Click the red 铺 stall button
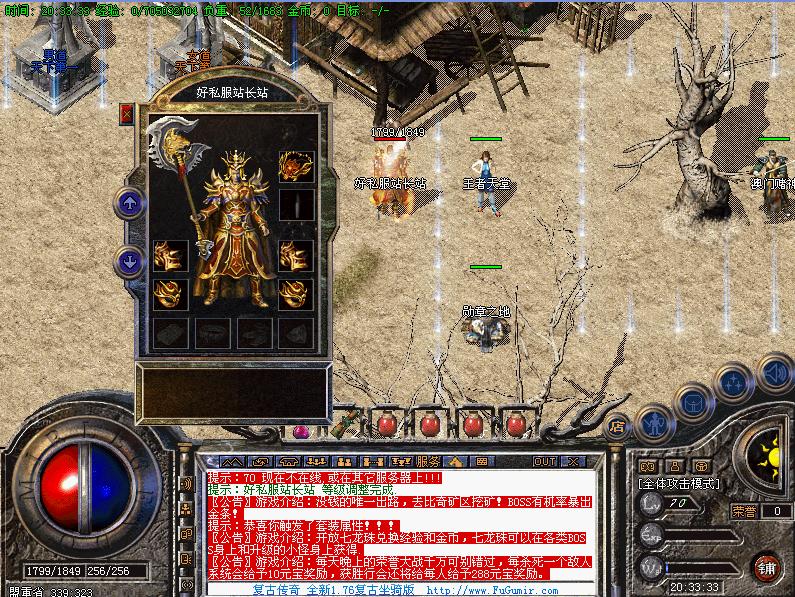This screenshot has width=795, height=597. tap(766, 568)
